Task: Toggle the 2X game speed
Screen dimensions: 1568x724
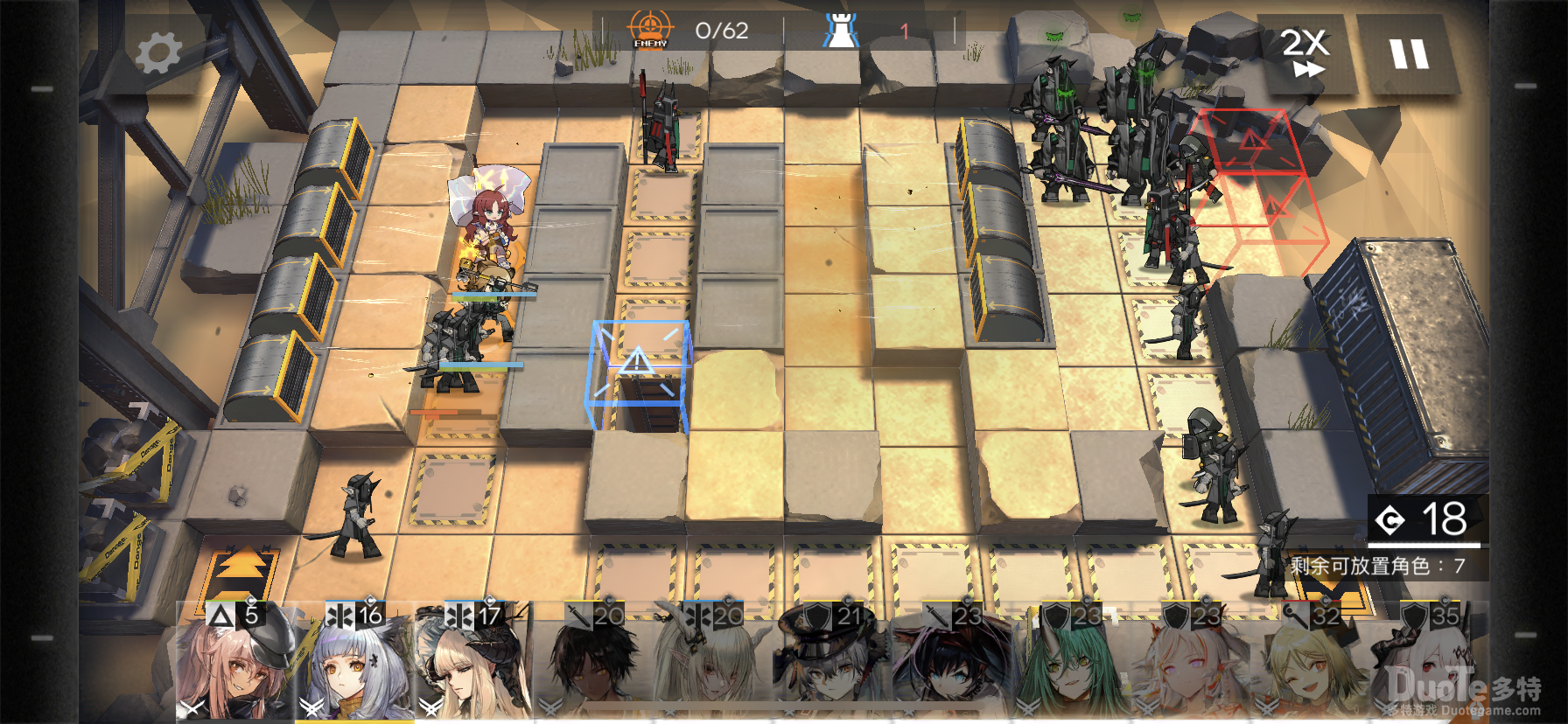Action: pos(1305,54)
